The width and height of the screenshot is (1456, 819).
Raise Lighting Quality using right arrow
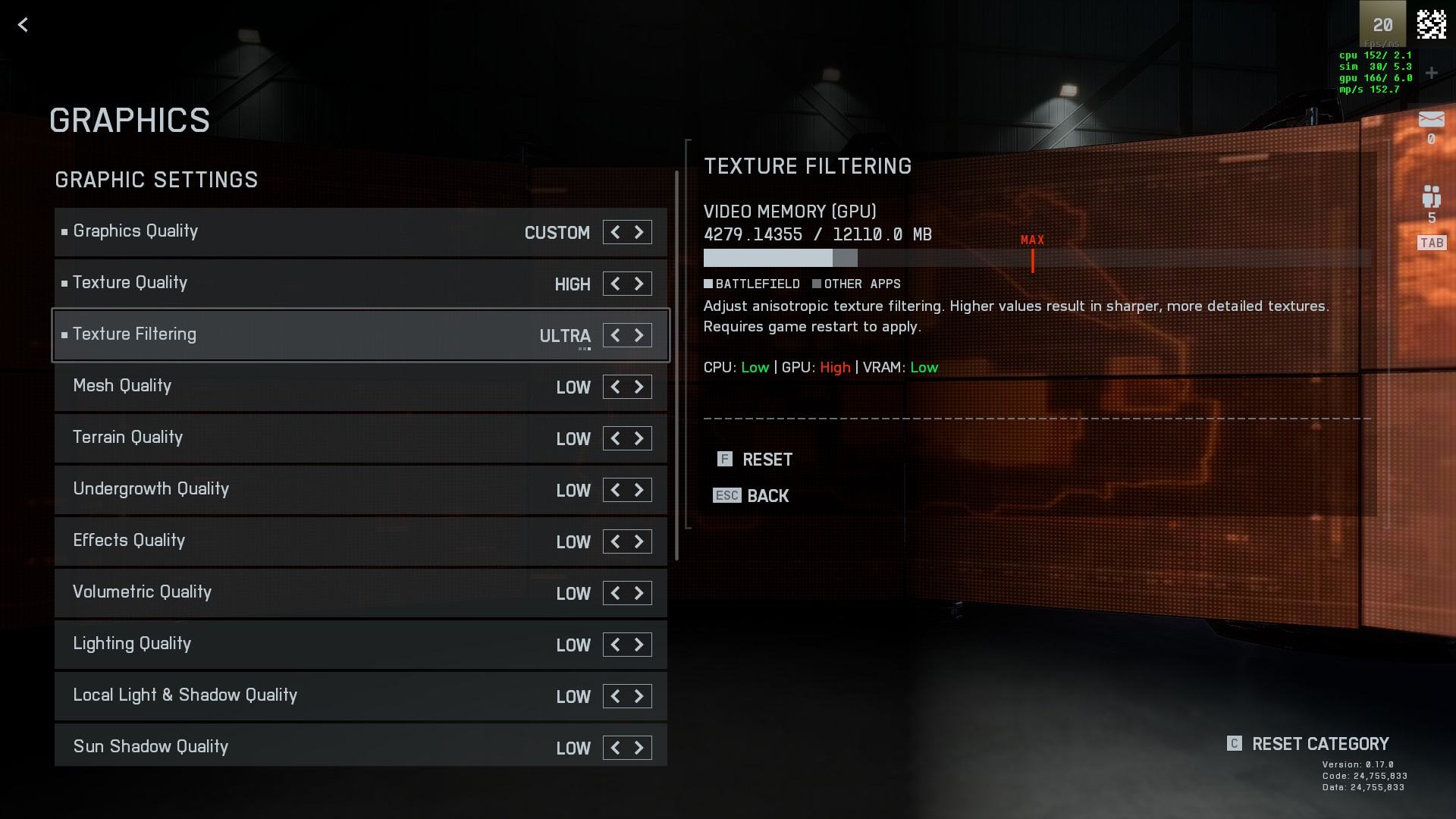pyautogui.click(x=639, y=645)
